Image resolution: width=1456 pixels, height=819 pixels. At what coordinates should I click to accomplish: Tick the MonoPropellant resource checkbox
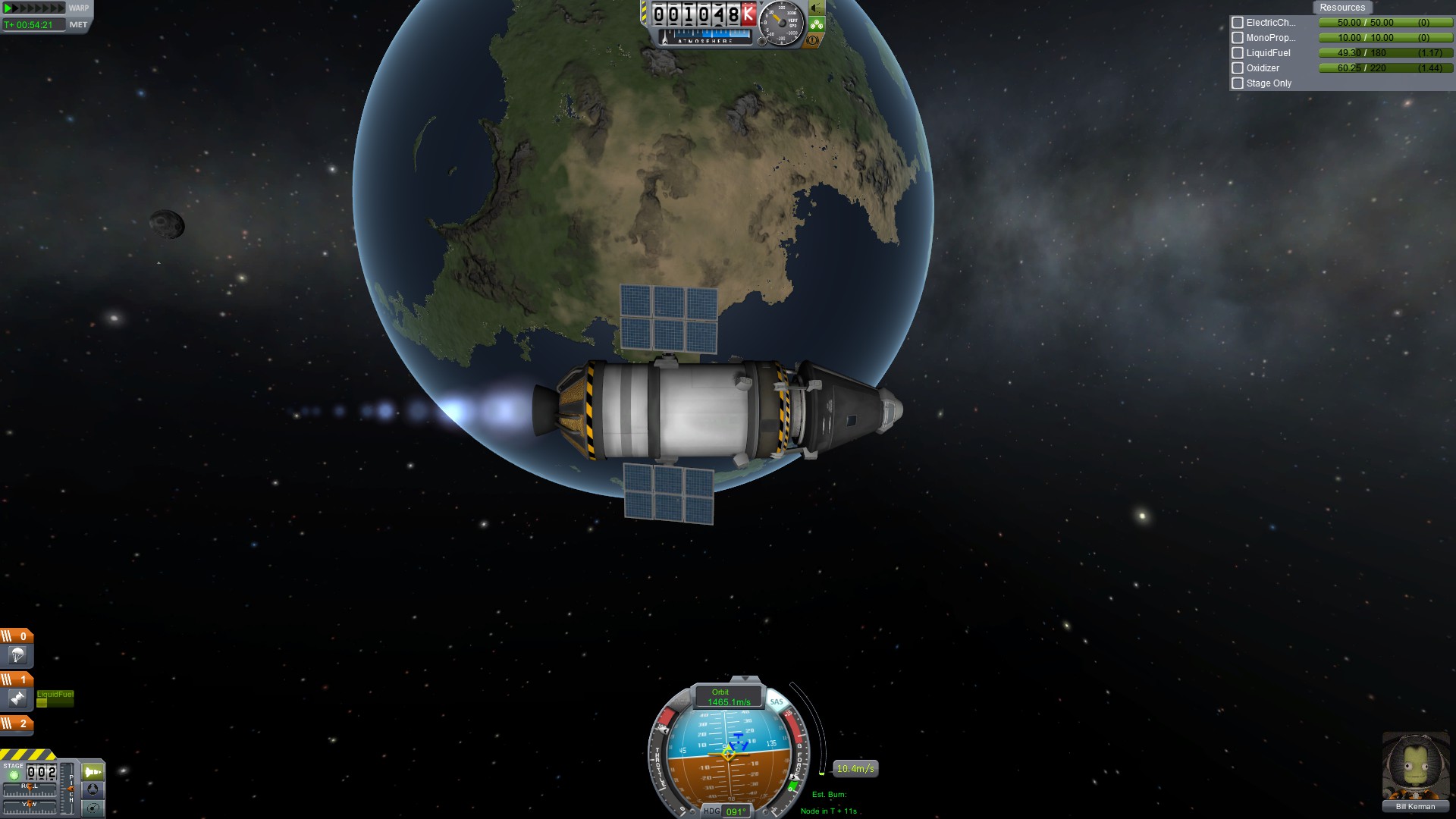click(x=1238, y=38)
